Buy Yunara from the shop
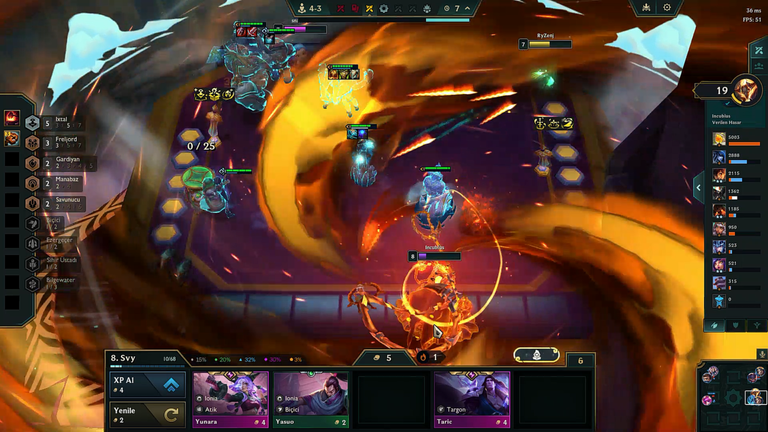This screenshot has width=768, height=432. pyautogui.click(x=231, y=399)
